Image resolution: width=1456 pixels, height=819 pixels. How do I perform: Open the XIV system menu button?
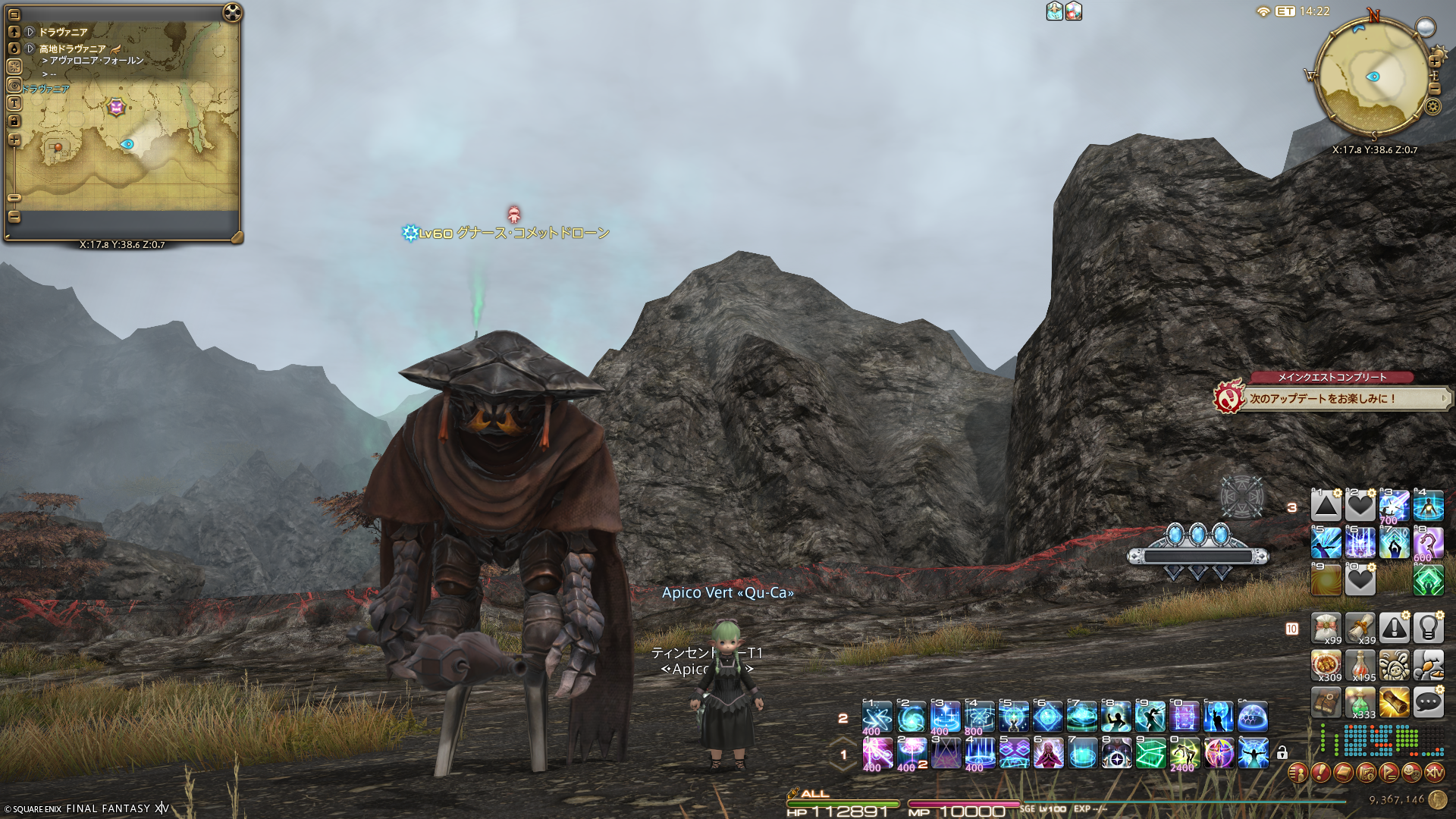(x=1434, y=773)
